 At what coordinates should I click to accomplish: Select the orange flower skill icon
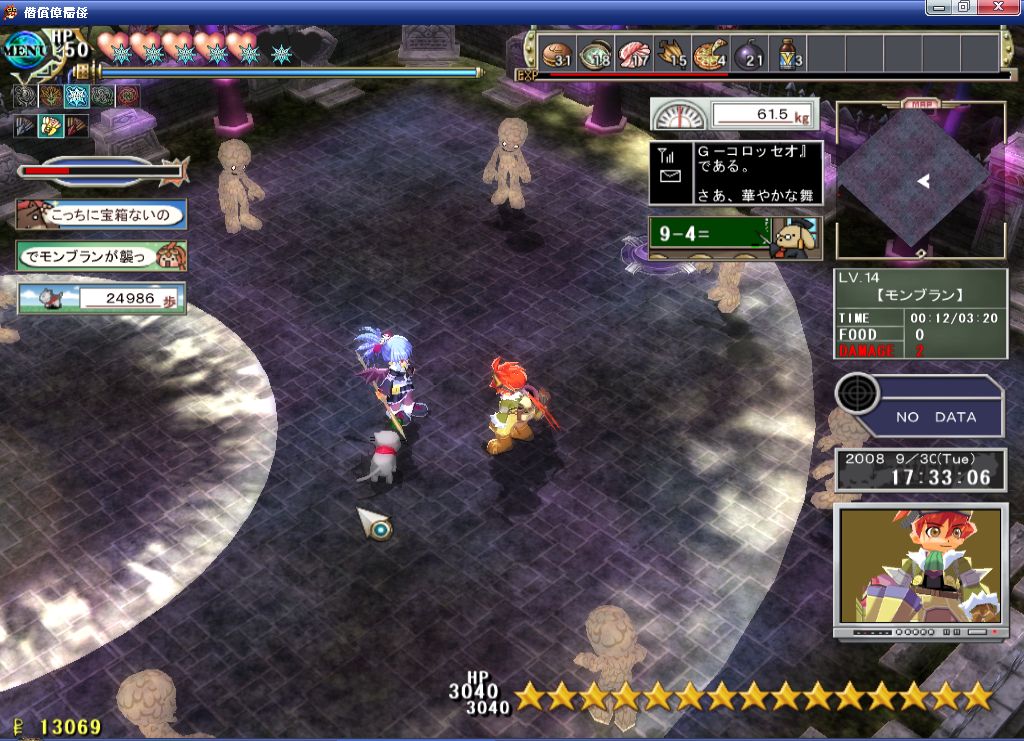50,97
